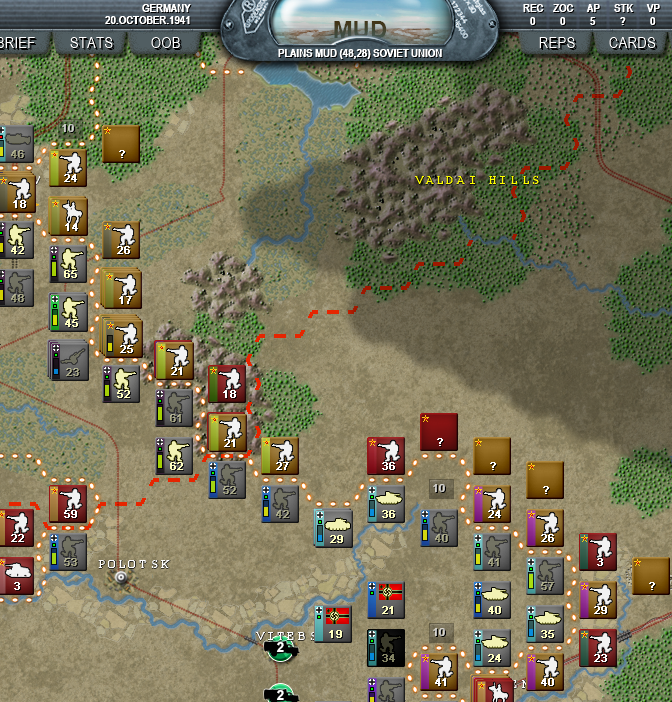Select the Soviet infantry unit with strength 27
This screenshot has height=702, width=672.
[281, 455]
